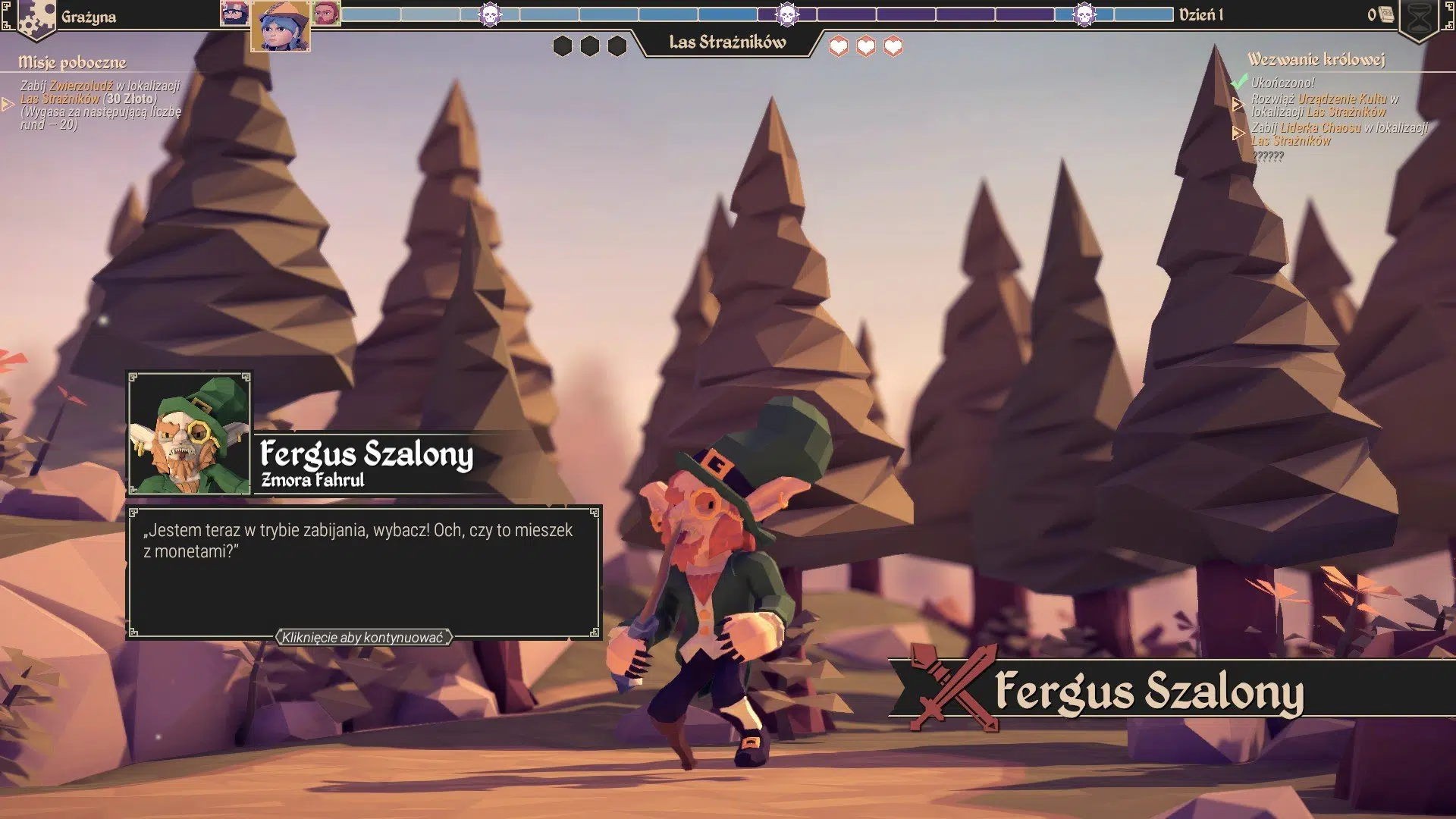Click the continue prompt under the dialogue

362,638
